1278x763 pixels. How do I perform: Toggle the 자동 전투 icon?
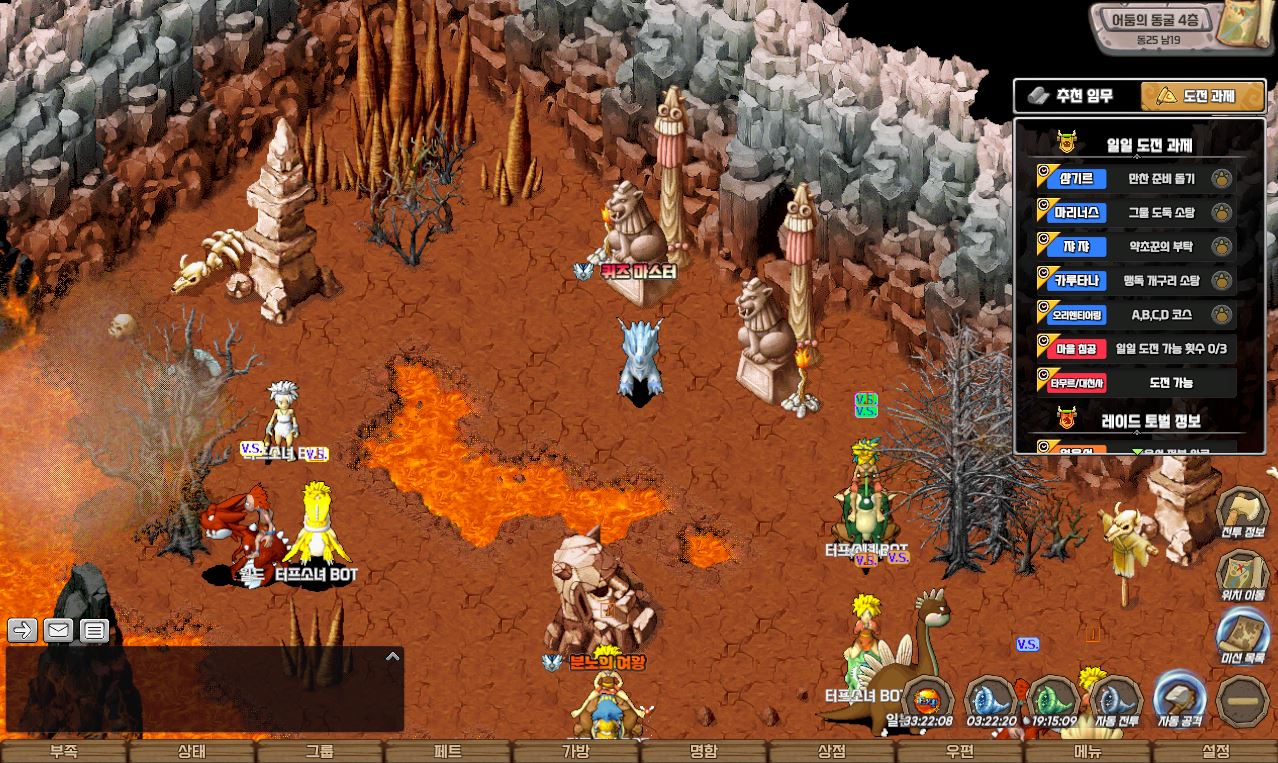tap(1116, 700)
